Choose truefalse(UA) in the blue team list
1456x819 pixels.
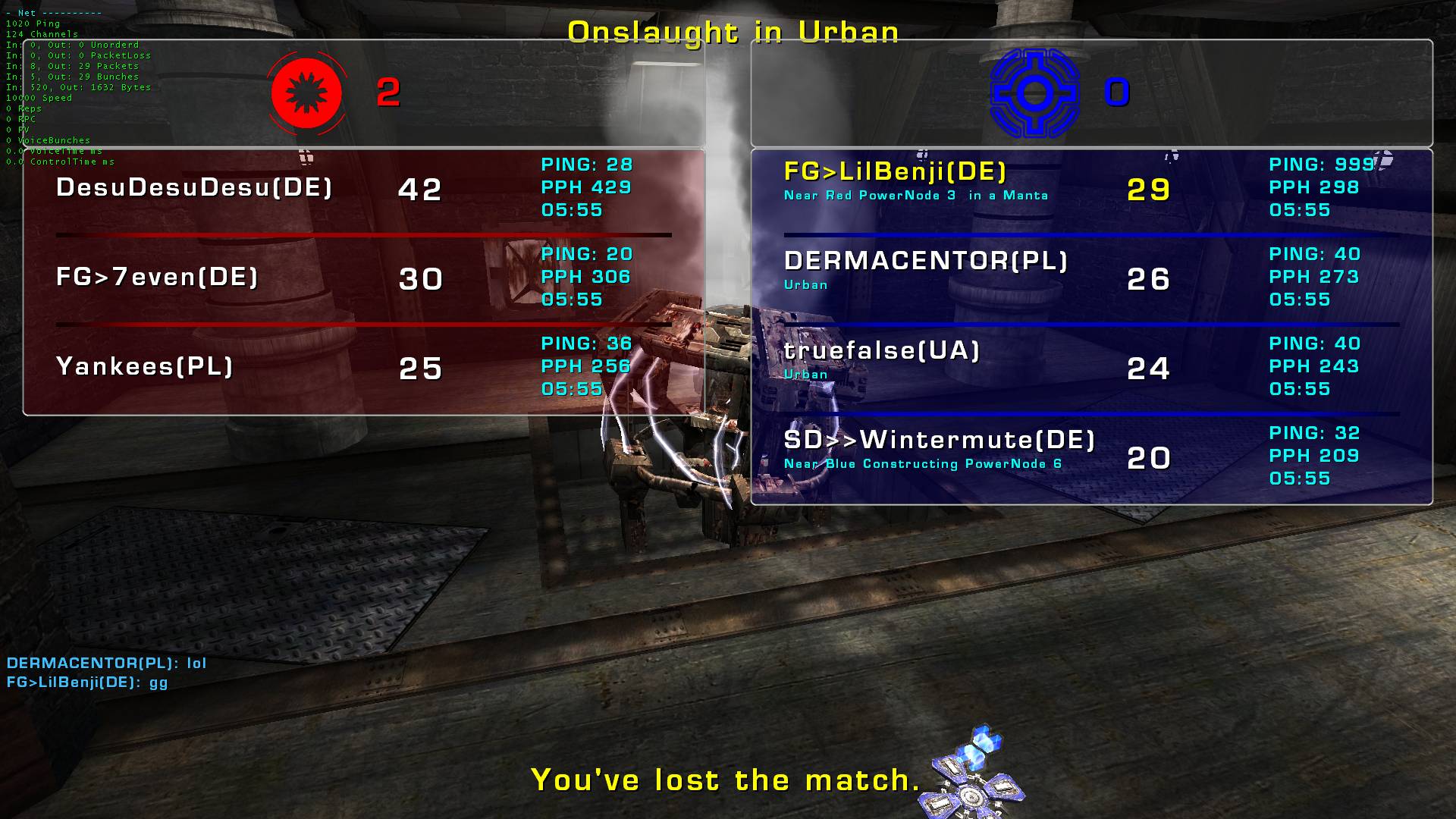pos(882,351)
